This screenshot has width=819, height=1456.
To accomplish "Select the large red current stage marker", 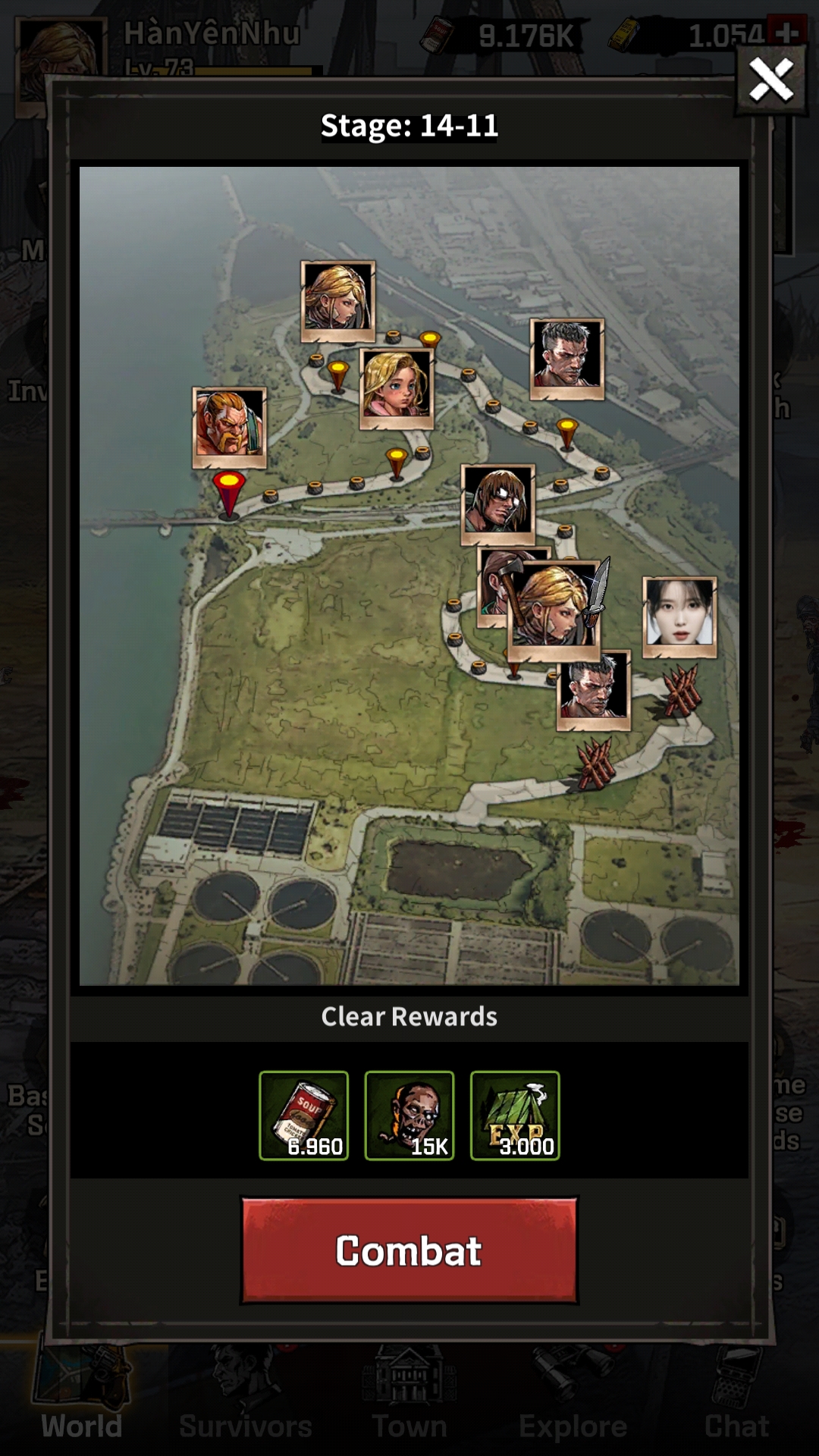I will coord(228,493).
